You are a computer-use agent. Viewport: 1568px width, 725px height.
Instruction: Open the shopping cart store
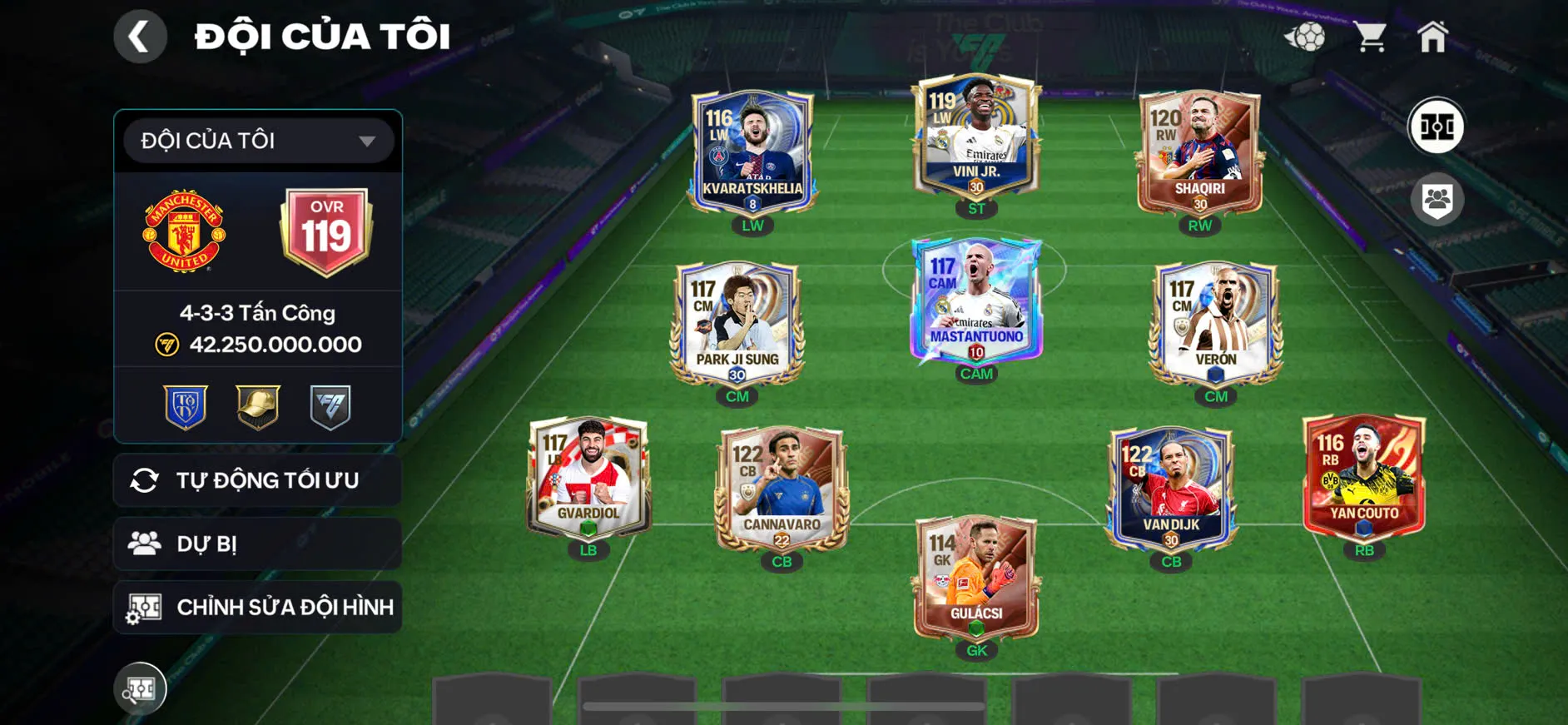coord(1369,37)
